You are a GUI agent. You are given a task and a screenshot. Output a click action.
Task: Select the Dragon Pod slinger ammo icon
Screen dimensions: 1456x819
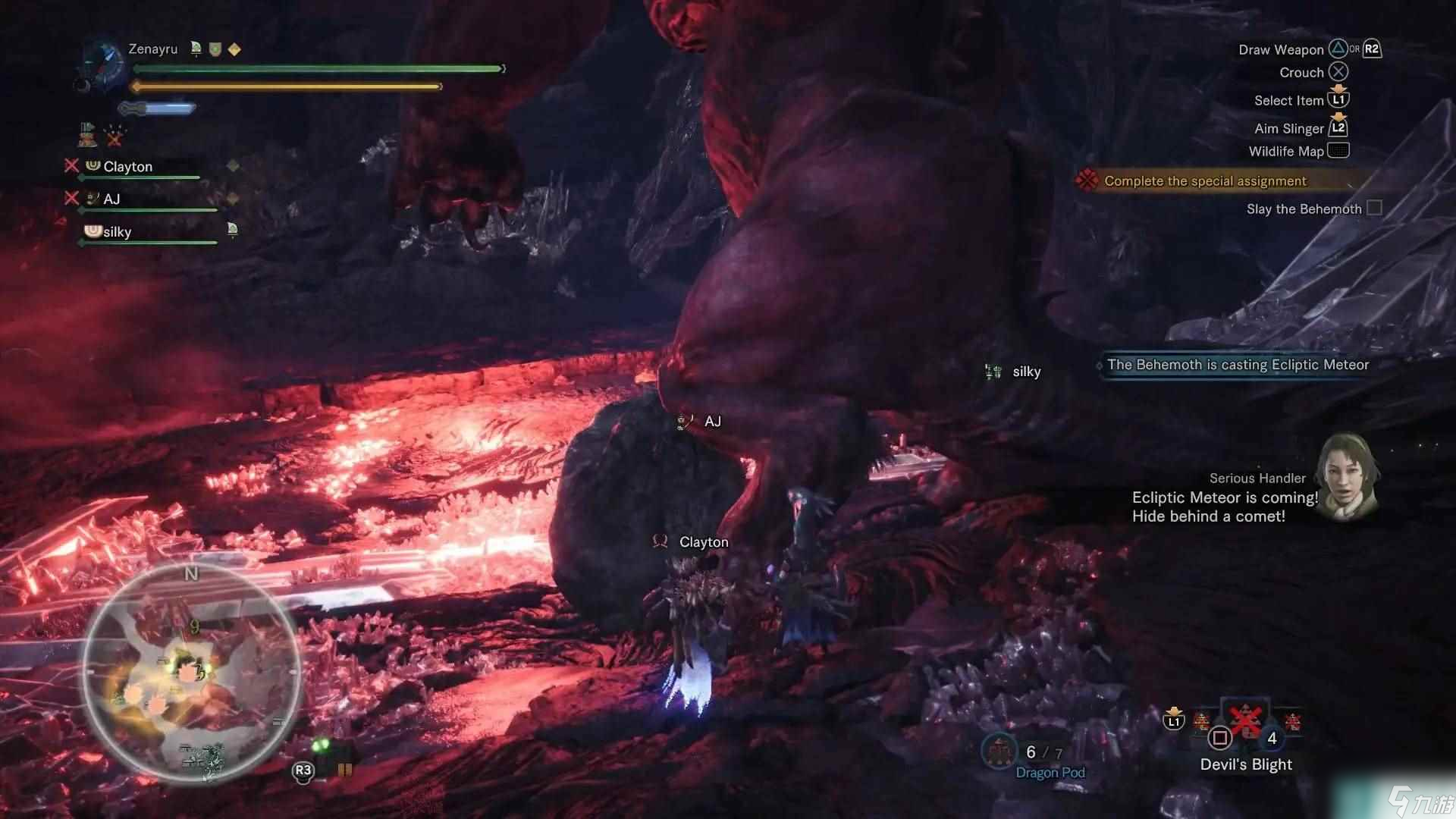click(999, 751)
